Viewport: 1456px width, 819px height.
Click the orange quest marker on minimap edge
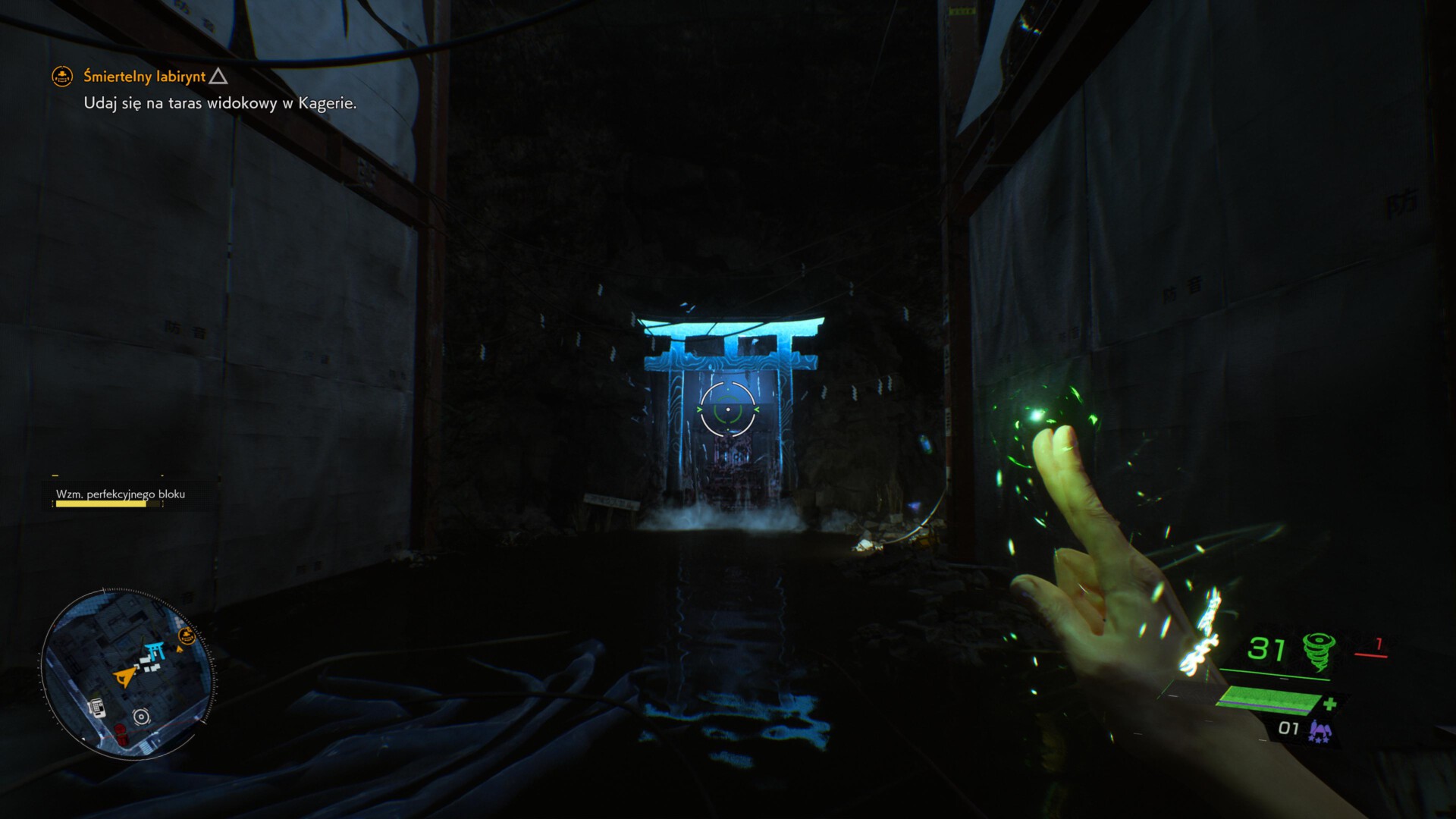click(187, 635)
